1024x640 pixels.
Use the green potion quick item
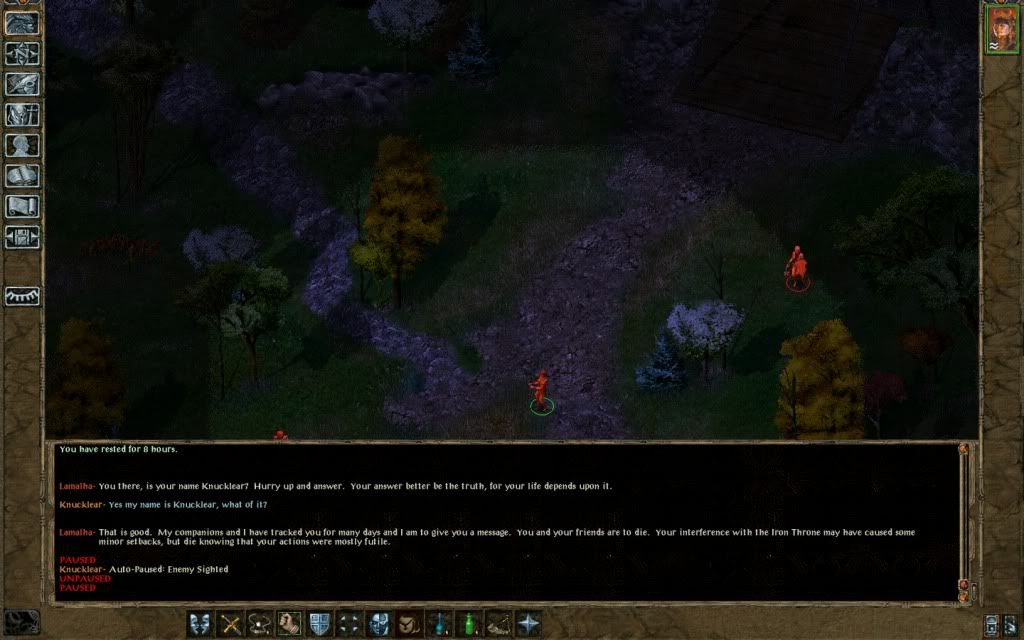click(467, 622)
